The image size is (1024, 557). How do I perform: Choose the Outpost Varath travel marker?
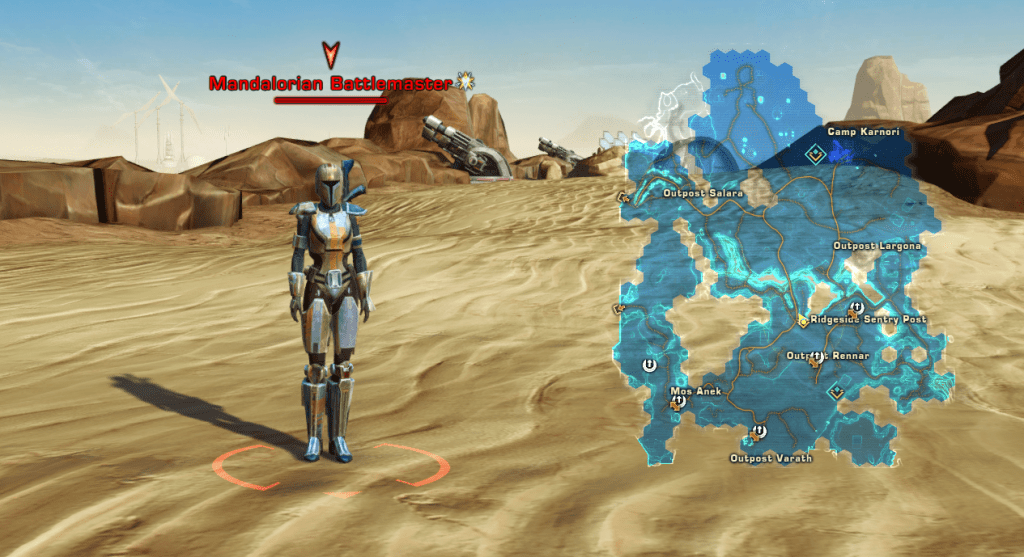(757, 433)
